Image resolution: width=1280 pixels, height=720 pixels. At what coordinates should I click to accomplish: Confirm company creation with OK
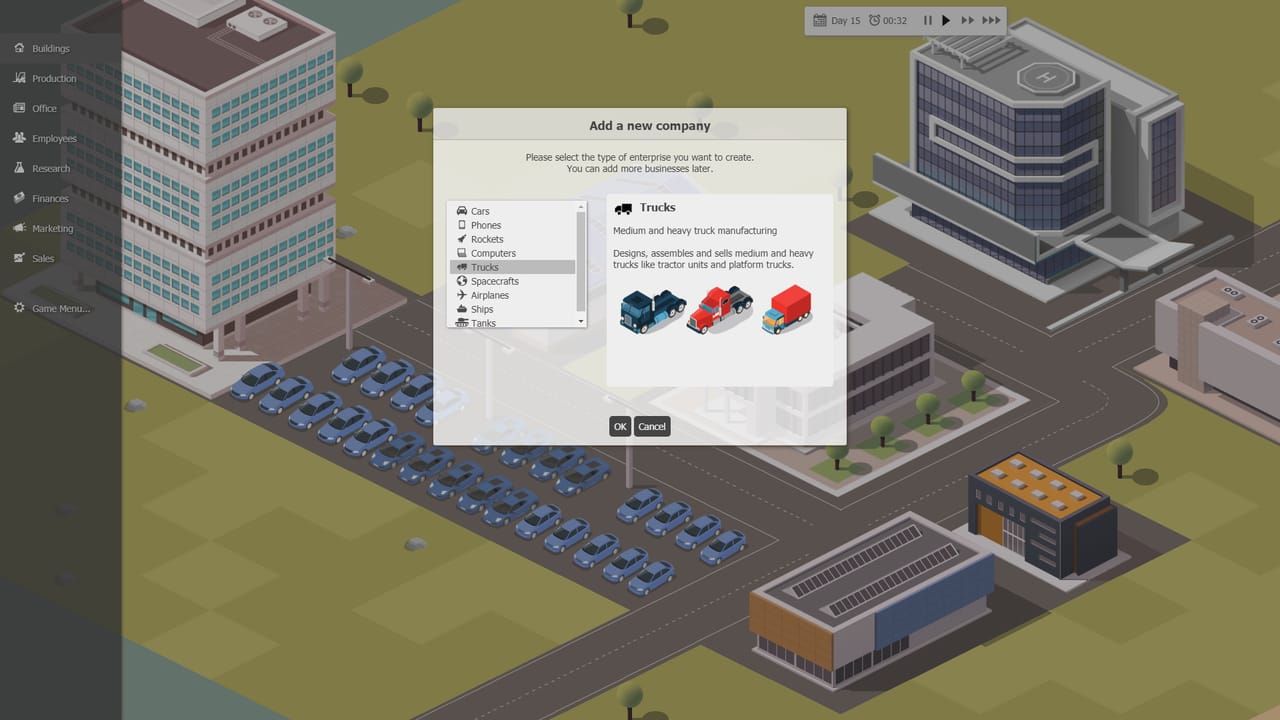tap(620, 426)
